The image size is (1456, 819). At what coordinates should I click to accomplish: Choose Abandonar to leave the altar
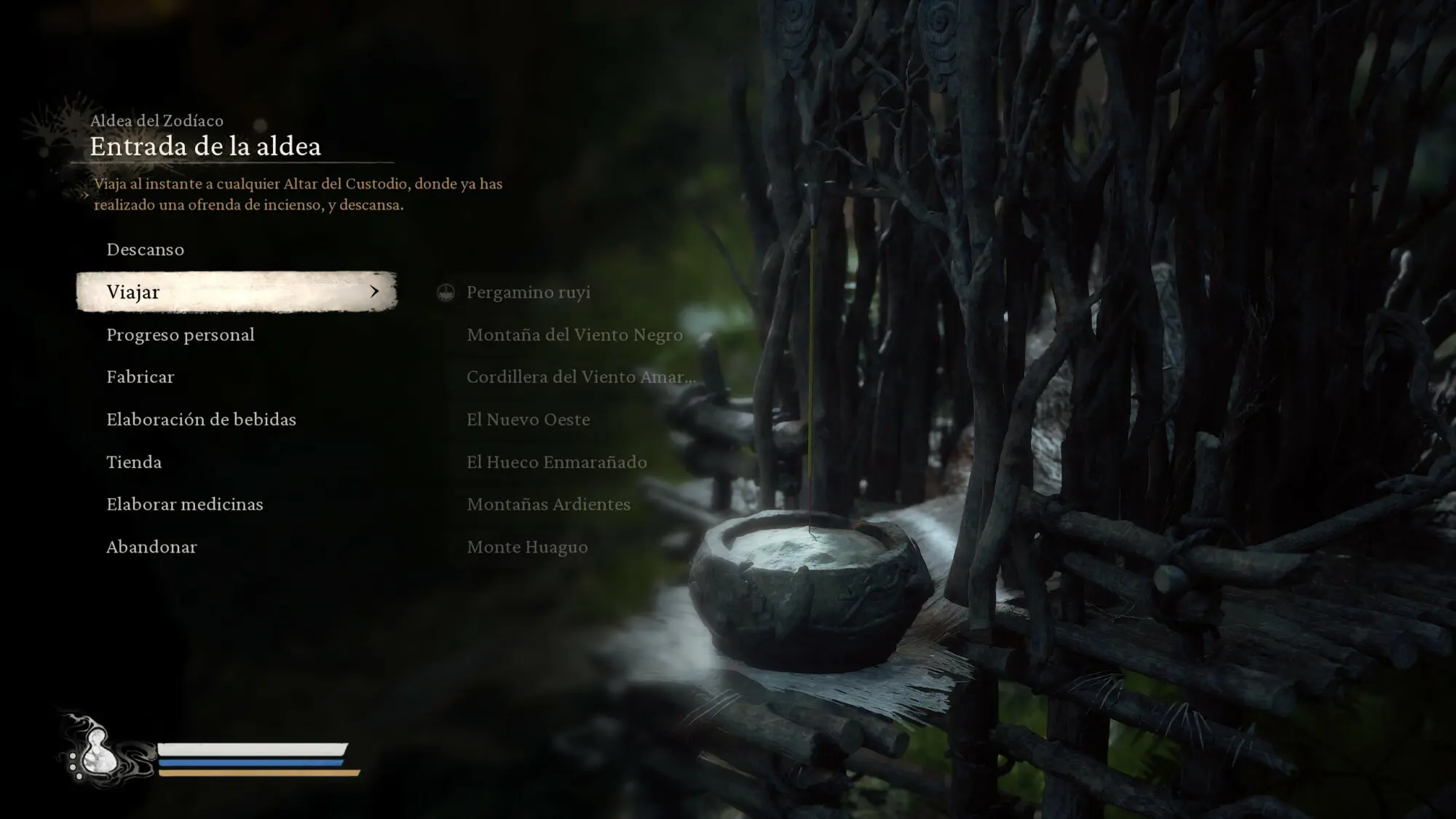151,547
